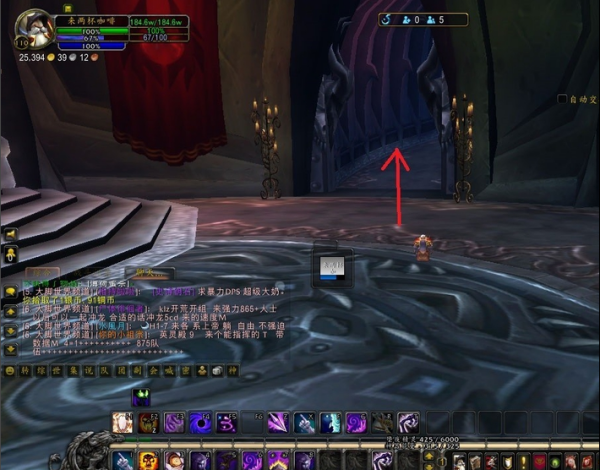
Task: Open the smiley emote button in chat bar
Action: point(10,370)
